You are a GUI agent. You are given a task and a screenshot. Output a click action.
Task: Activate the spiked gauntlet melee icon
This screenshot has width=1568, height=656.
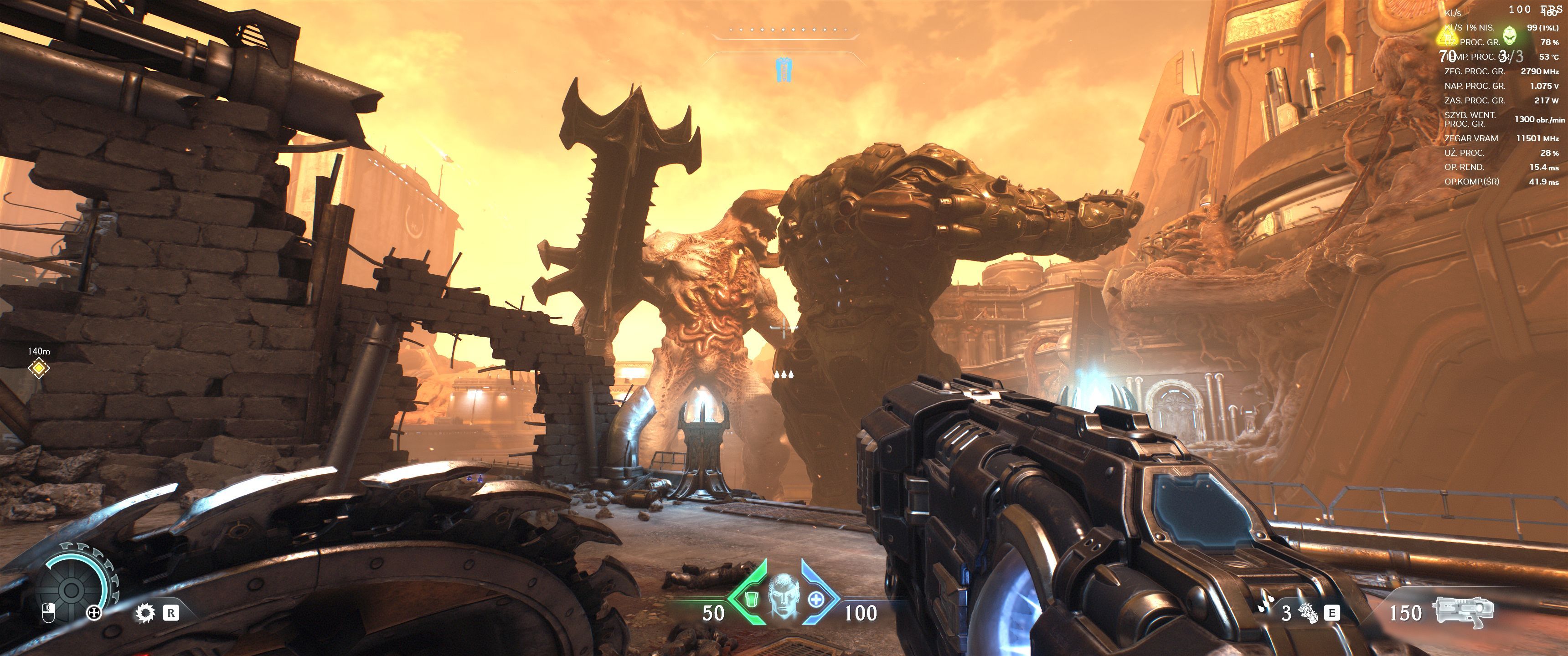(x=1309, y=613)
